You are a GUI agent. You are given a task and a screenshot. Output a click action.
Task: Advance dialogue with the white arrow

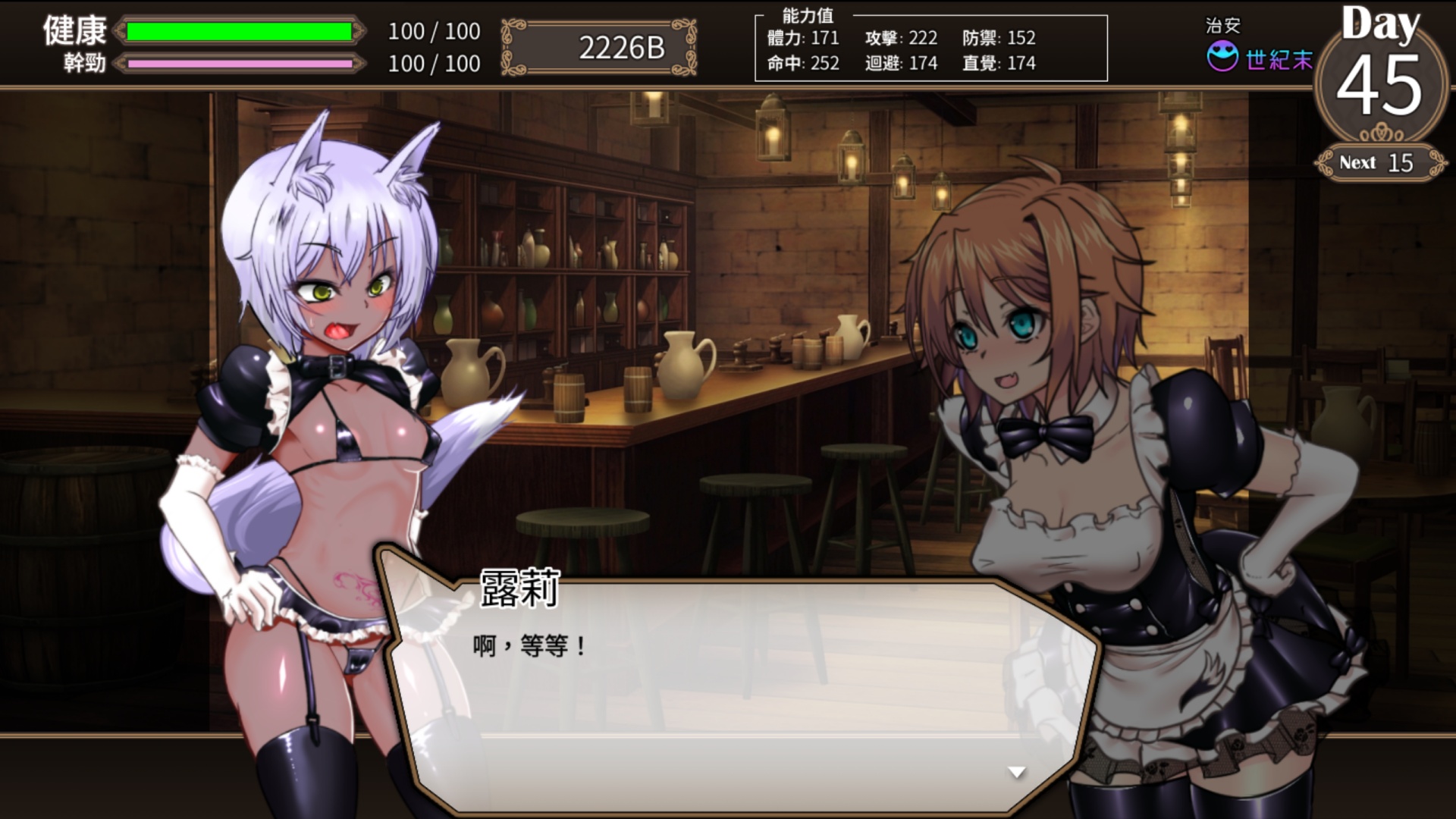(x=1016, y=772)
